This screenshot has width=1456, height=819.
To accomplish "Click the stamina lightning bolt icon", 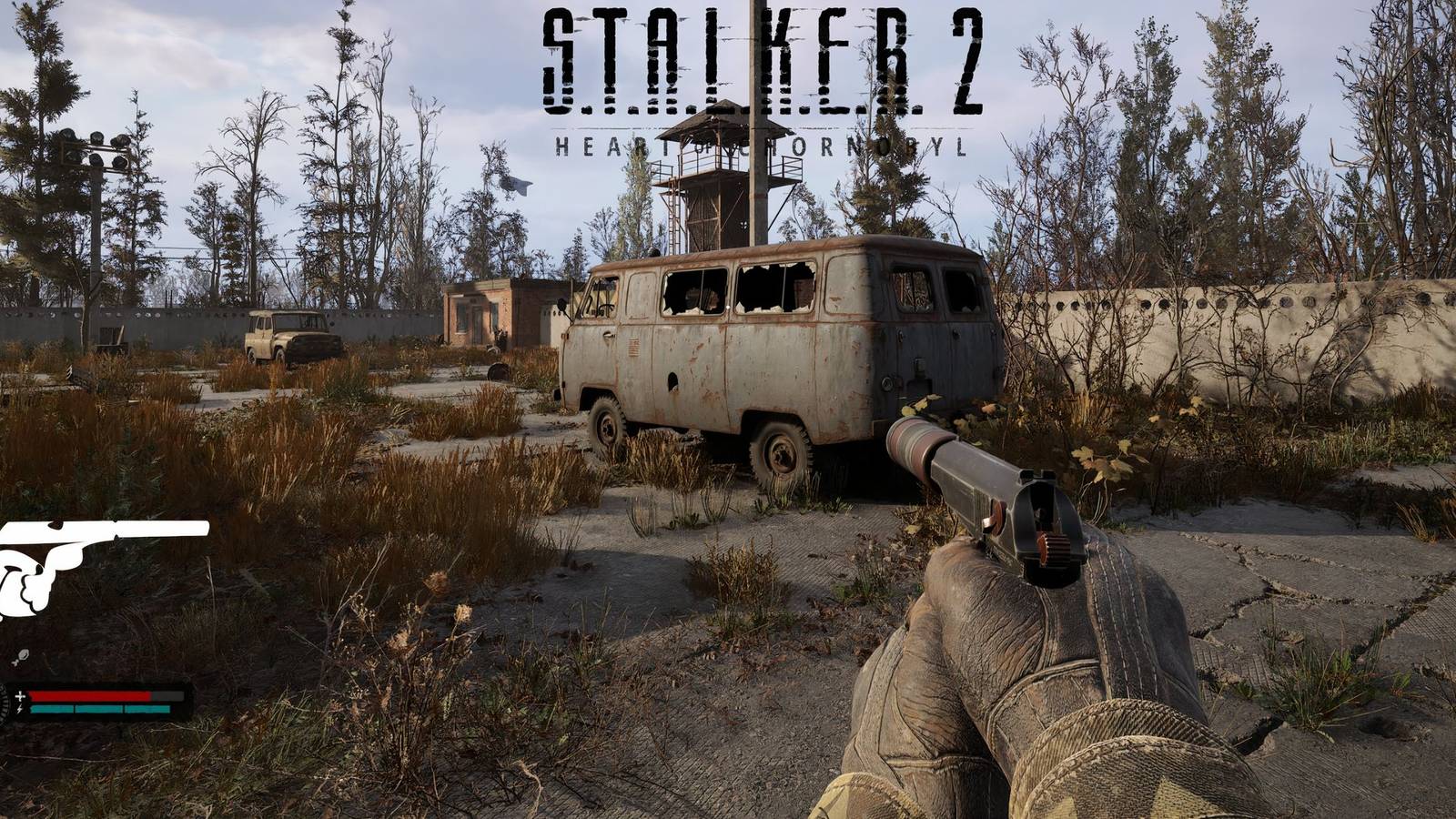I will 19,708.
